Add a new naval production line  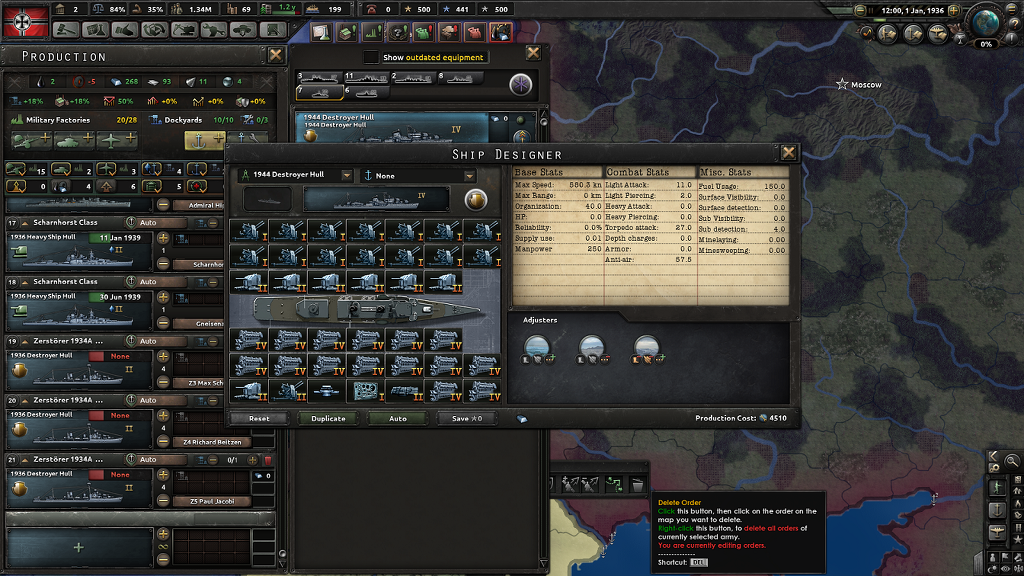pos(79,547)
